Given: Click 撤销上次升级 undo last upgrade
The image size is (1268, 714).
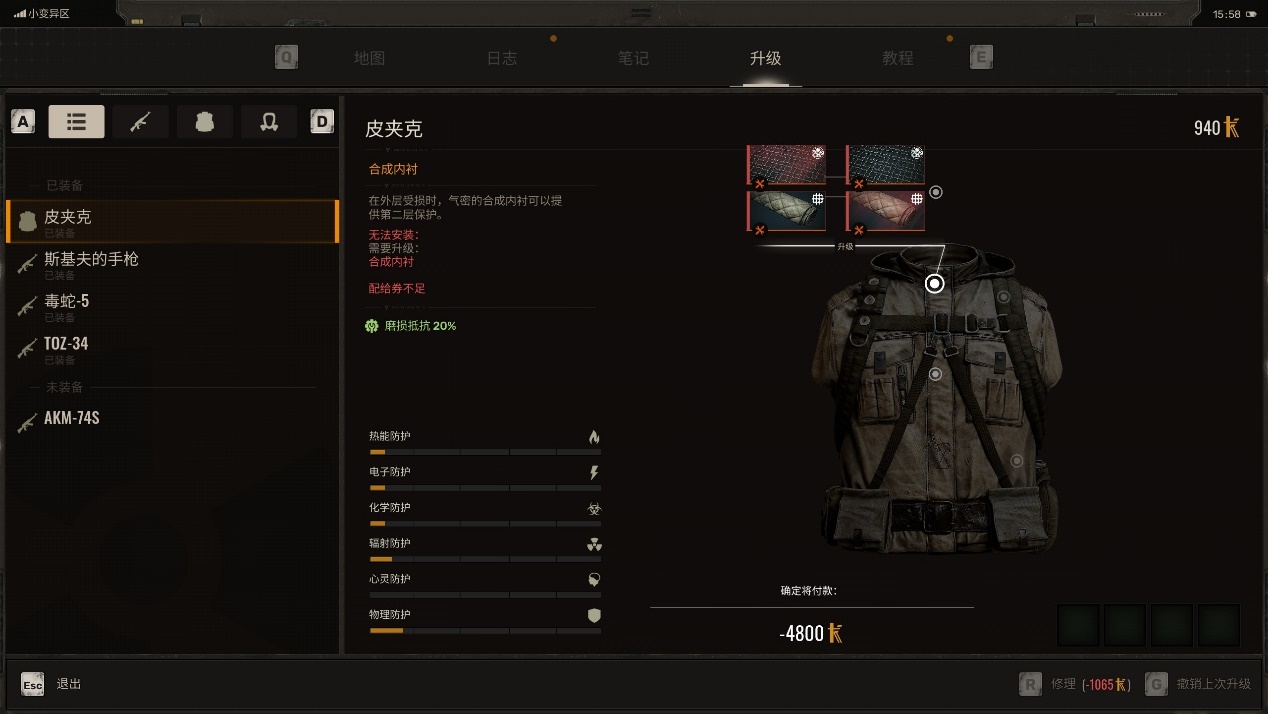Looking at the screenshot, I should (1200, 684).
